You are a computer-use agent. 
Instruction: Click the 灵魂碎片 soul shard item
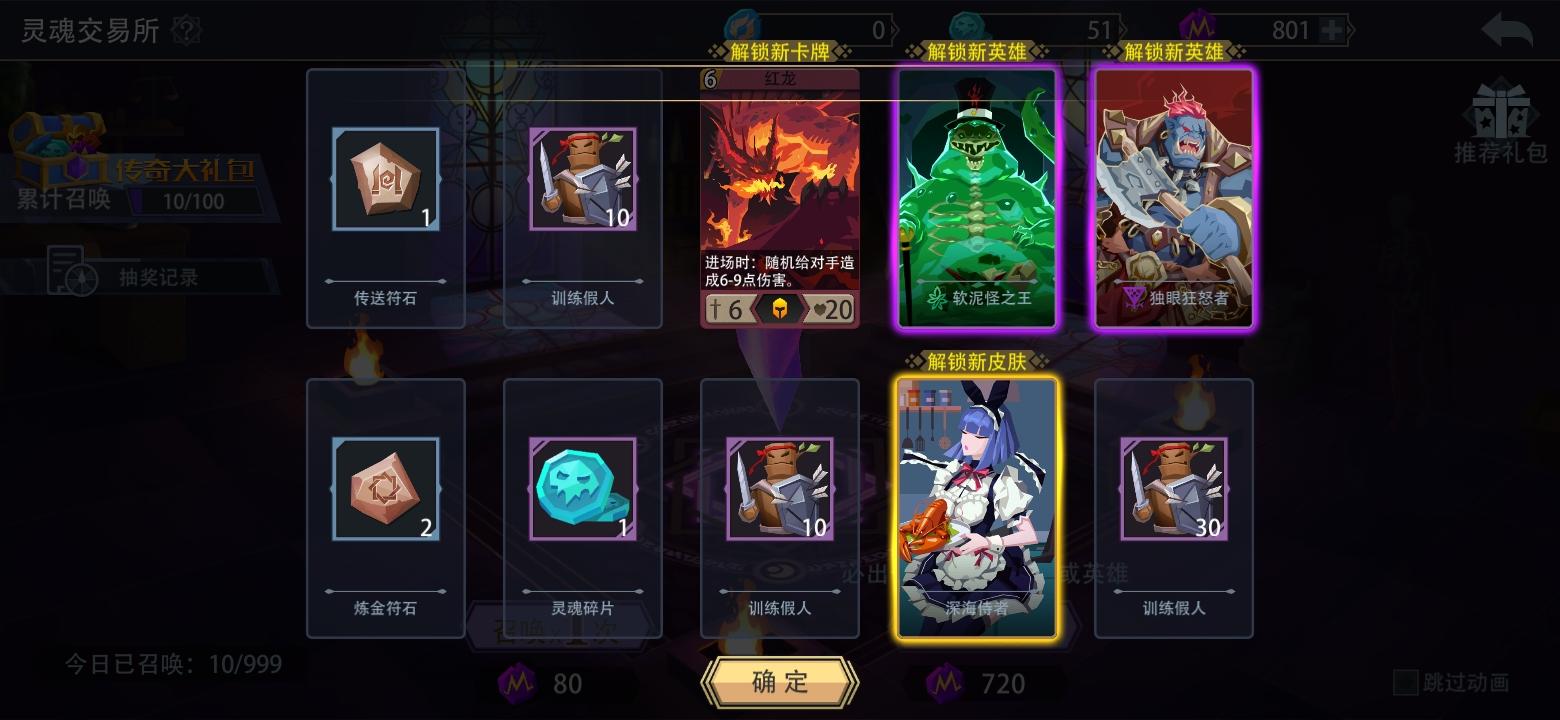[x=582, y=490]
